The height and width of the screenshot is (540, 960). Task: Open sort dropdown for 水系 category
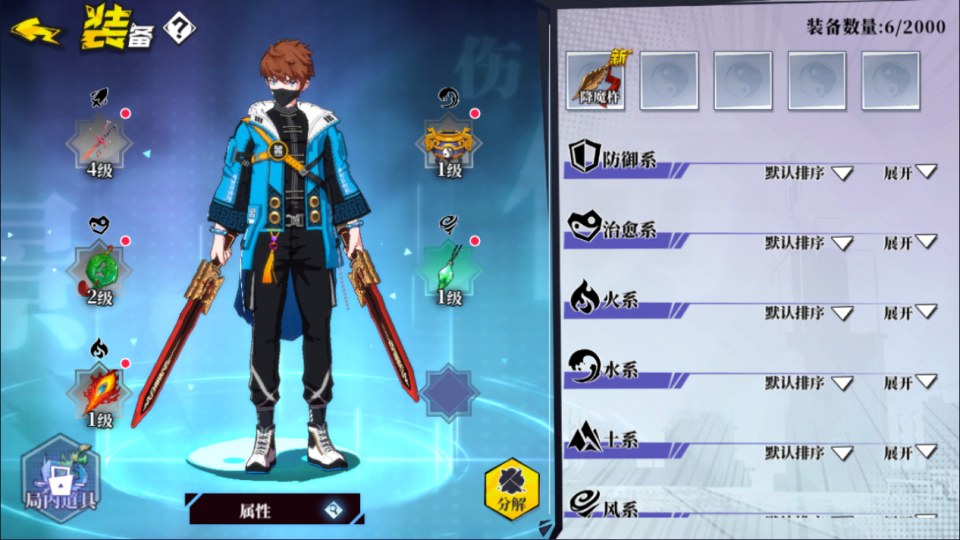coord(809,383)
